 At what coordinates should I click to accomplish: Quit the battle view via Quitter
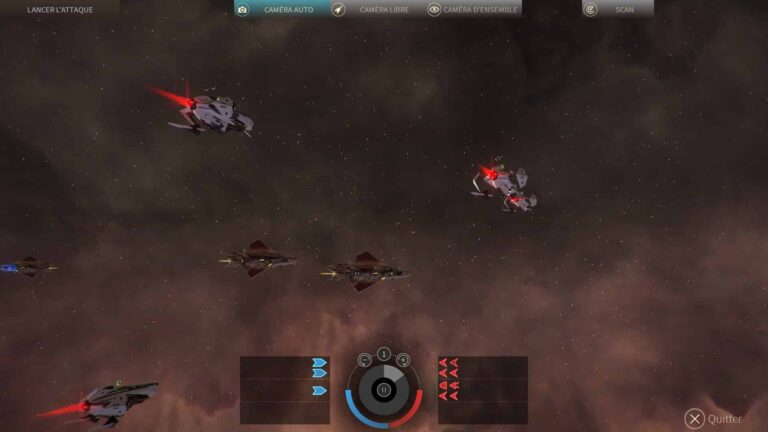click(714, 419)
